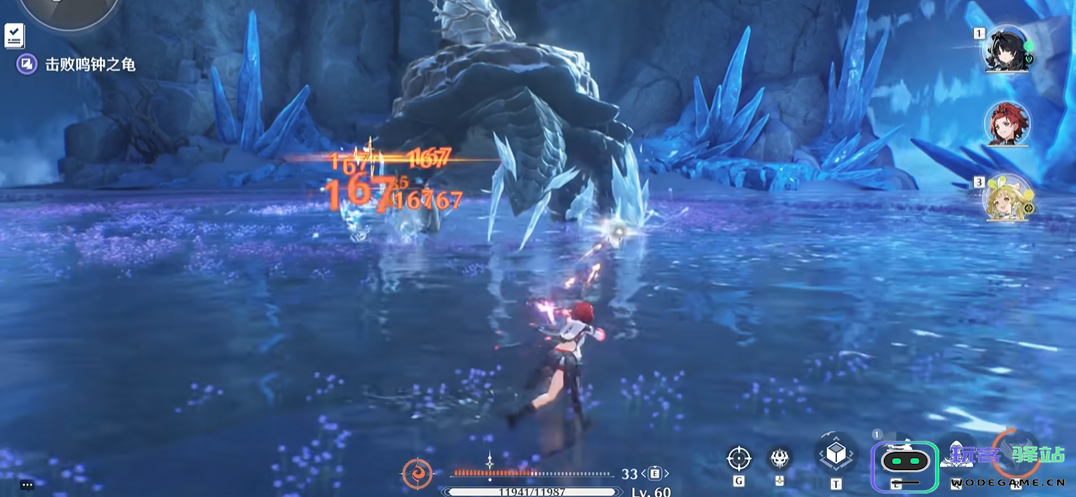Switch to the blonde character portrait

(1008, 198)
